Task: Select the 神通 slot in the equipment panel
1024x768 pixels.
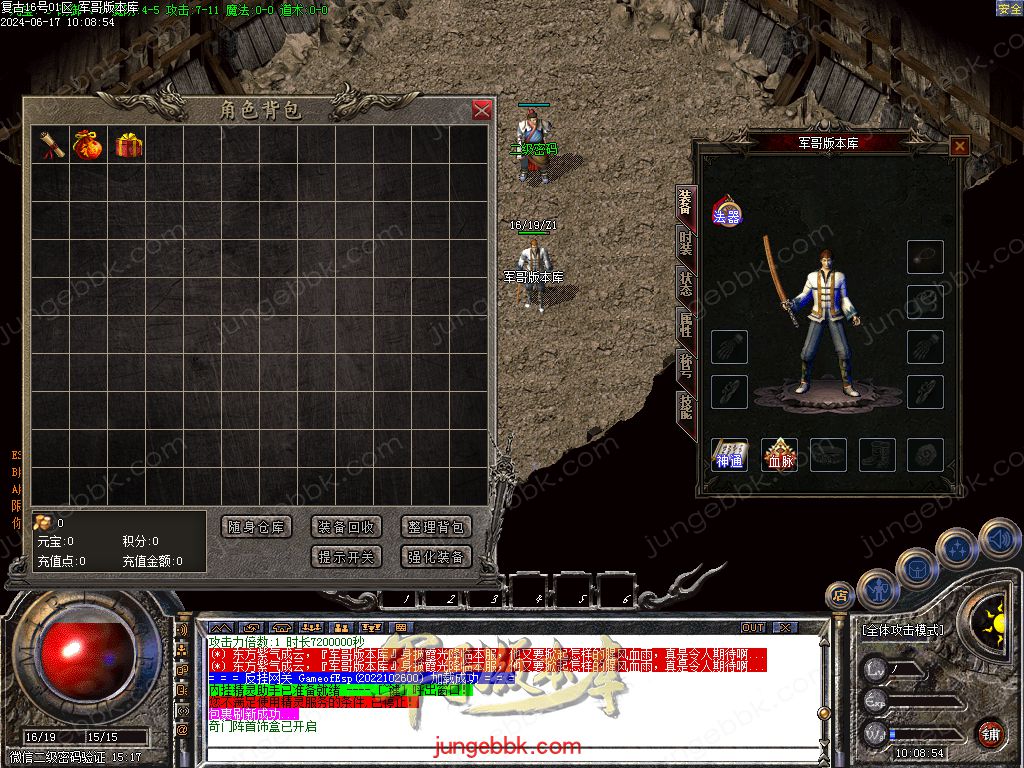Action: point(729,455)
